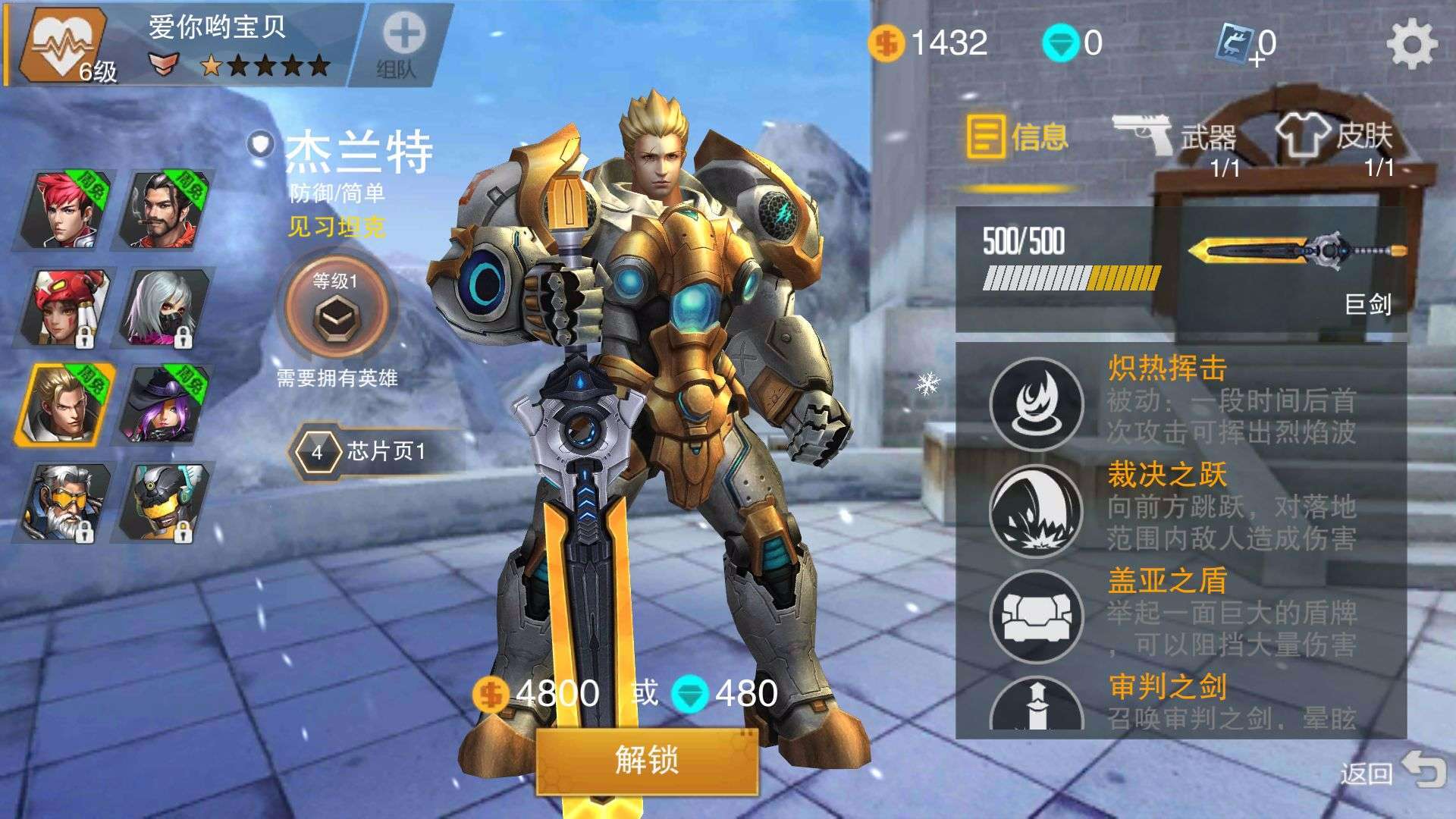This screenshot has height=819, width=1456.
Task: Switch to the 武器 weapons tab
Action: (1175, 139)
